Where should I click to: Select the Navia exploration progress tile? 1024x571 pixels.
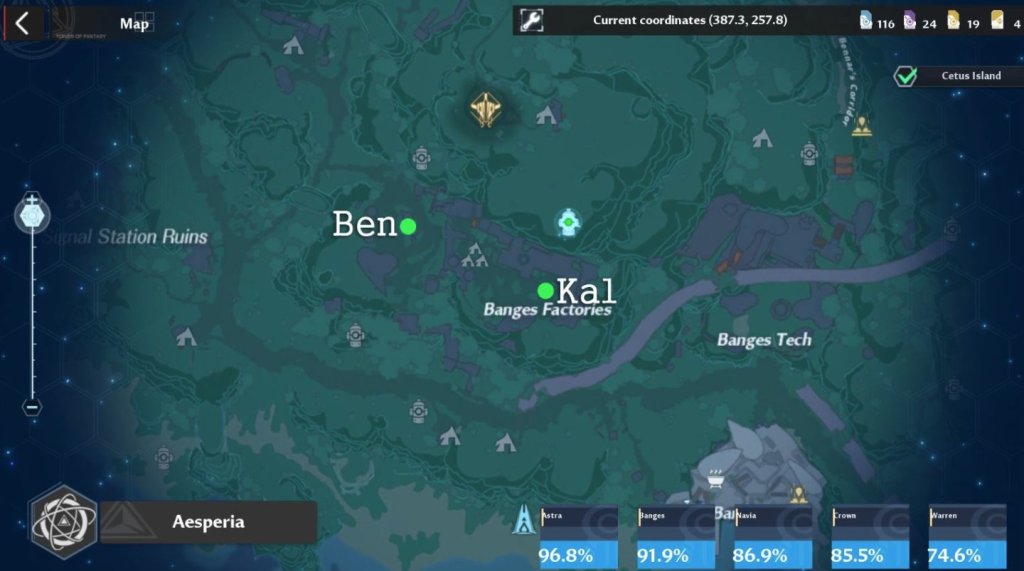[x=772, y=537]
